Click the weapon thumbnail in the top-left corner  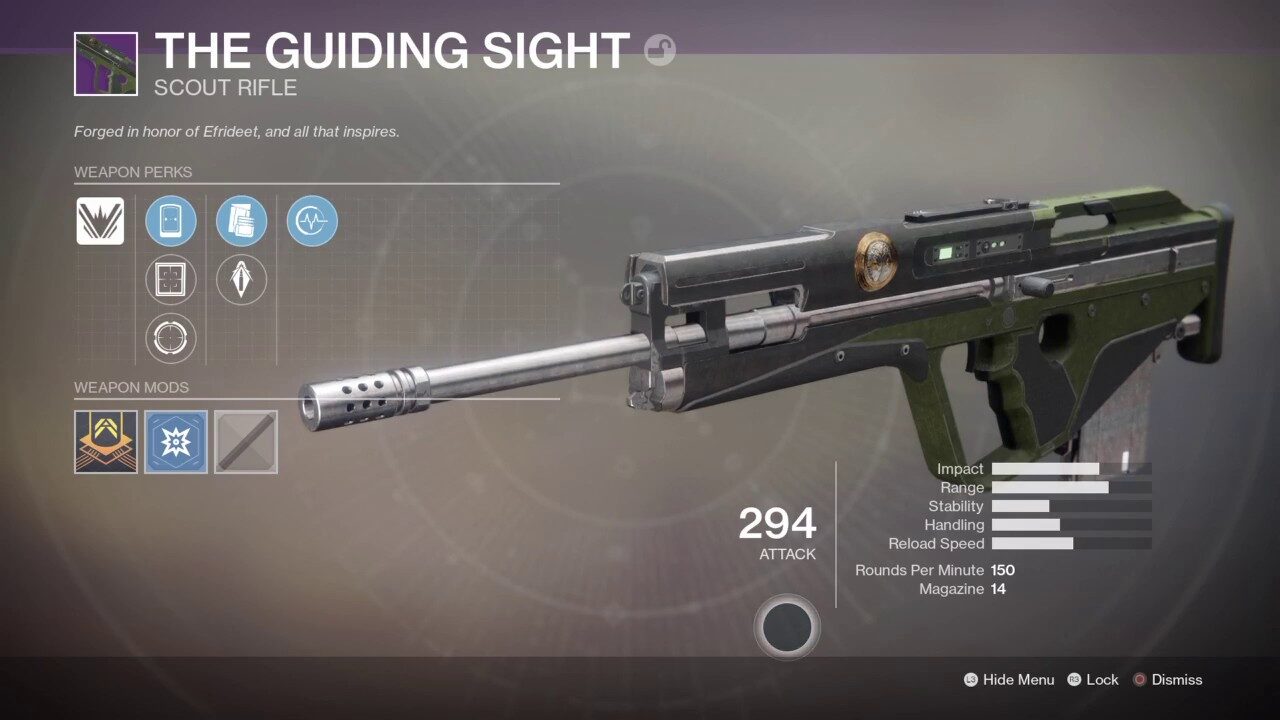[104, 64]
